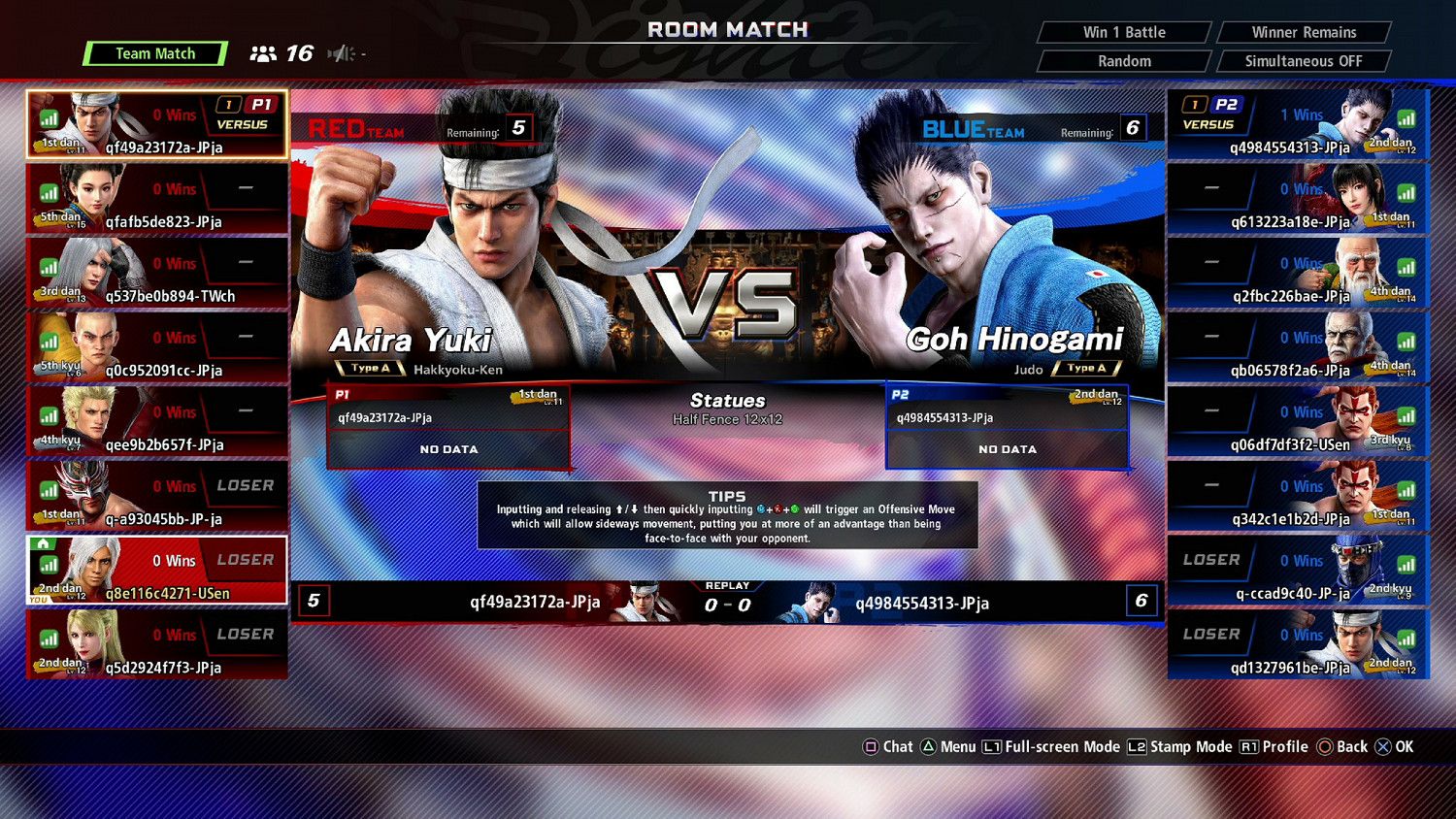Open the Win 1 Battle rule setting
Viewport: 1456px width, 819px height.
[x=1124, y=32]
